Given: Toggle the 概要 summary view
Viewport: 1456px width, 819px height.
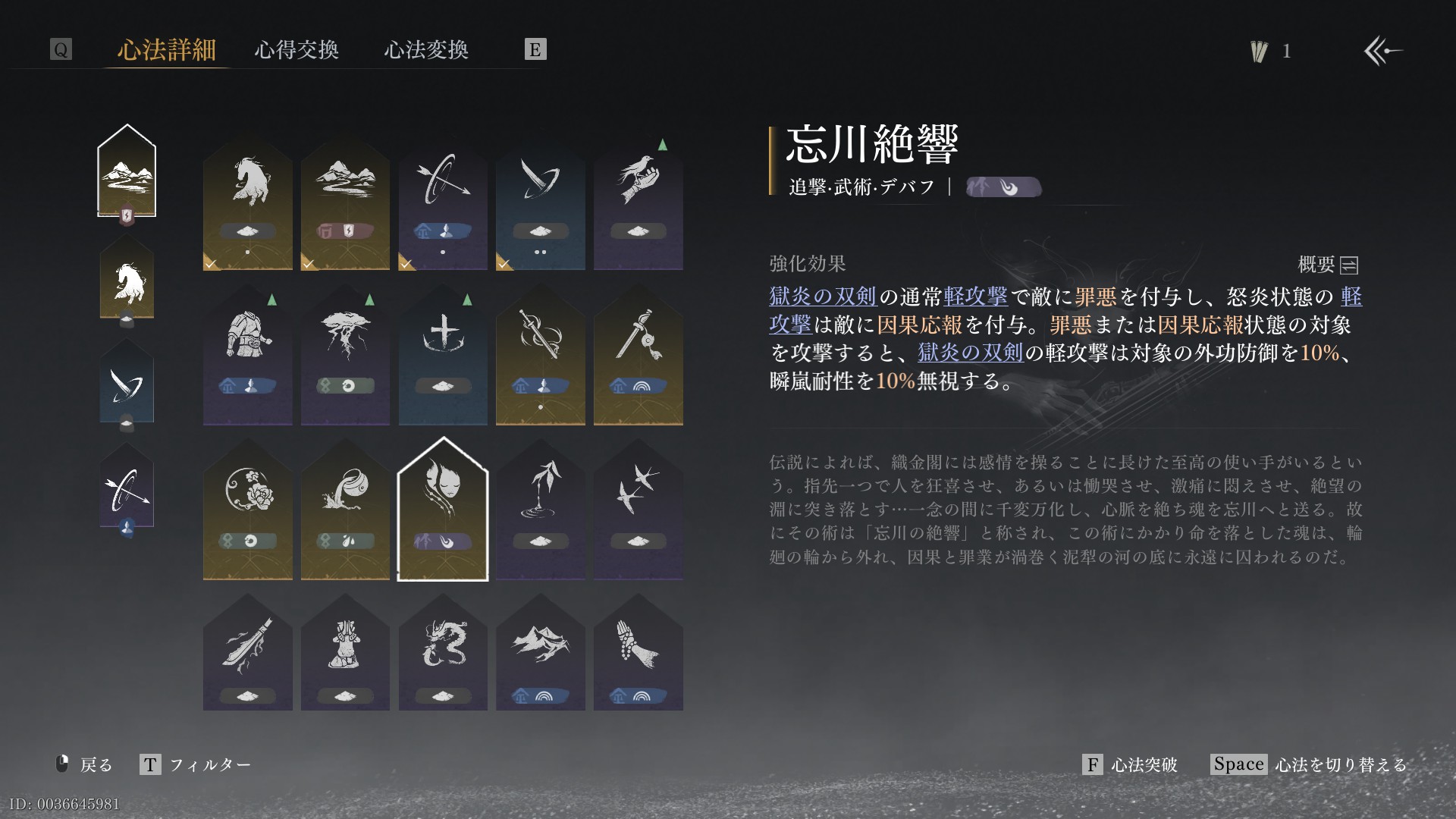Looking at the screenshot, I should [x=1328, y=265].
